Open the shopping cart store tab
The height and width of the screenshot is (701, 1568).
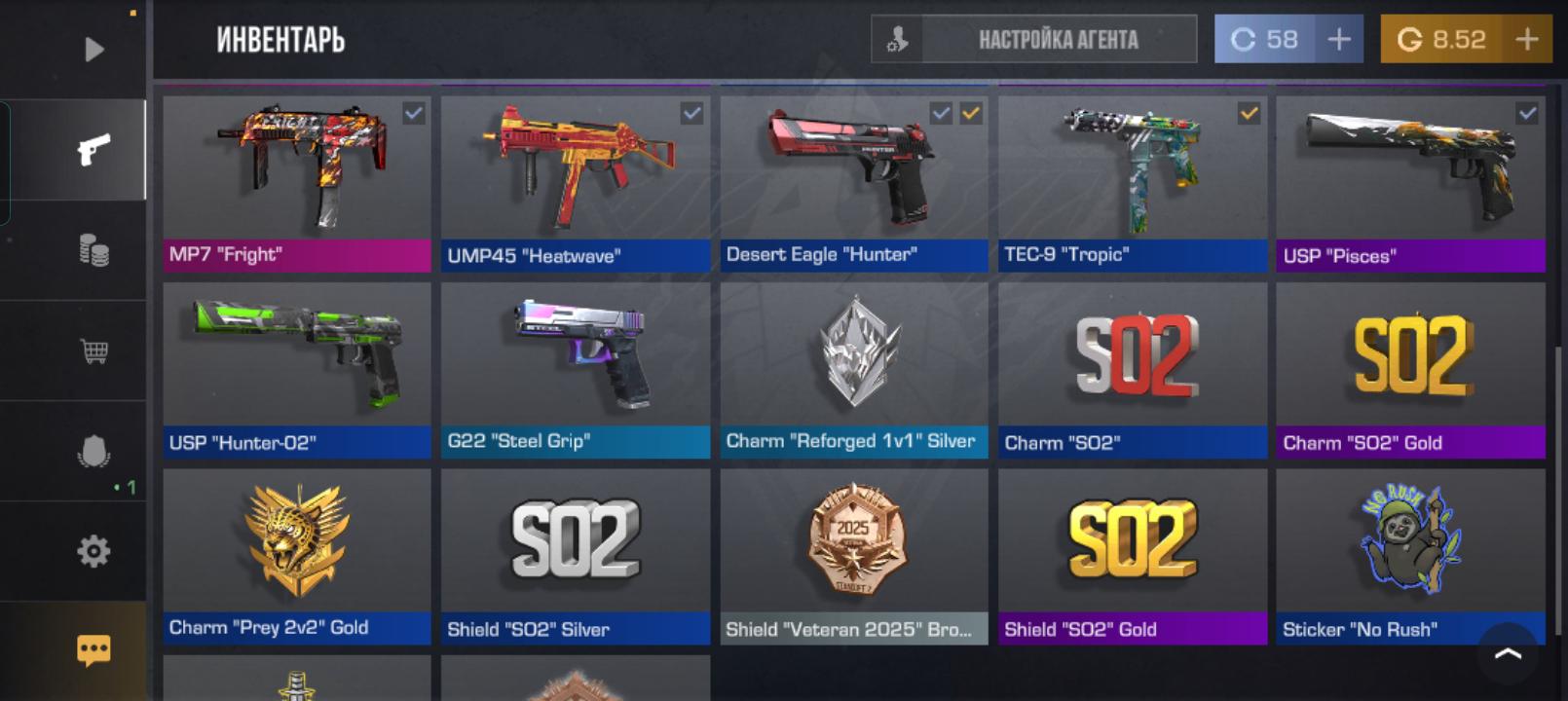(93, 350)
